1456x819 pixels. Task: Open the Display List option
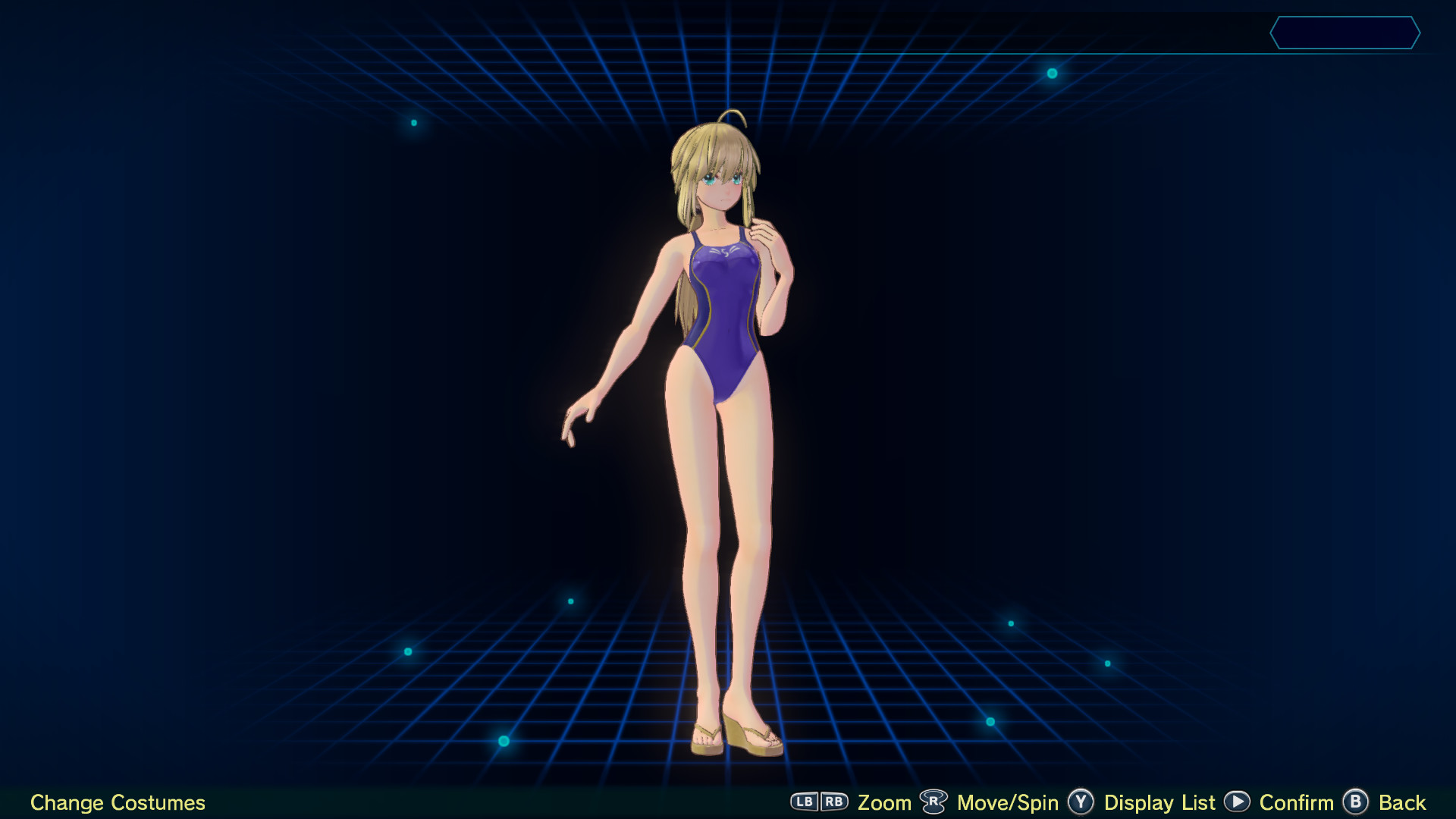click(x=1159, y=802)
